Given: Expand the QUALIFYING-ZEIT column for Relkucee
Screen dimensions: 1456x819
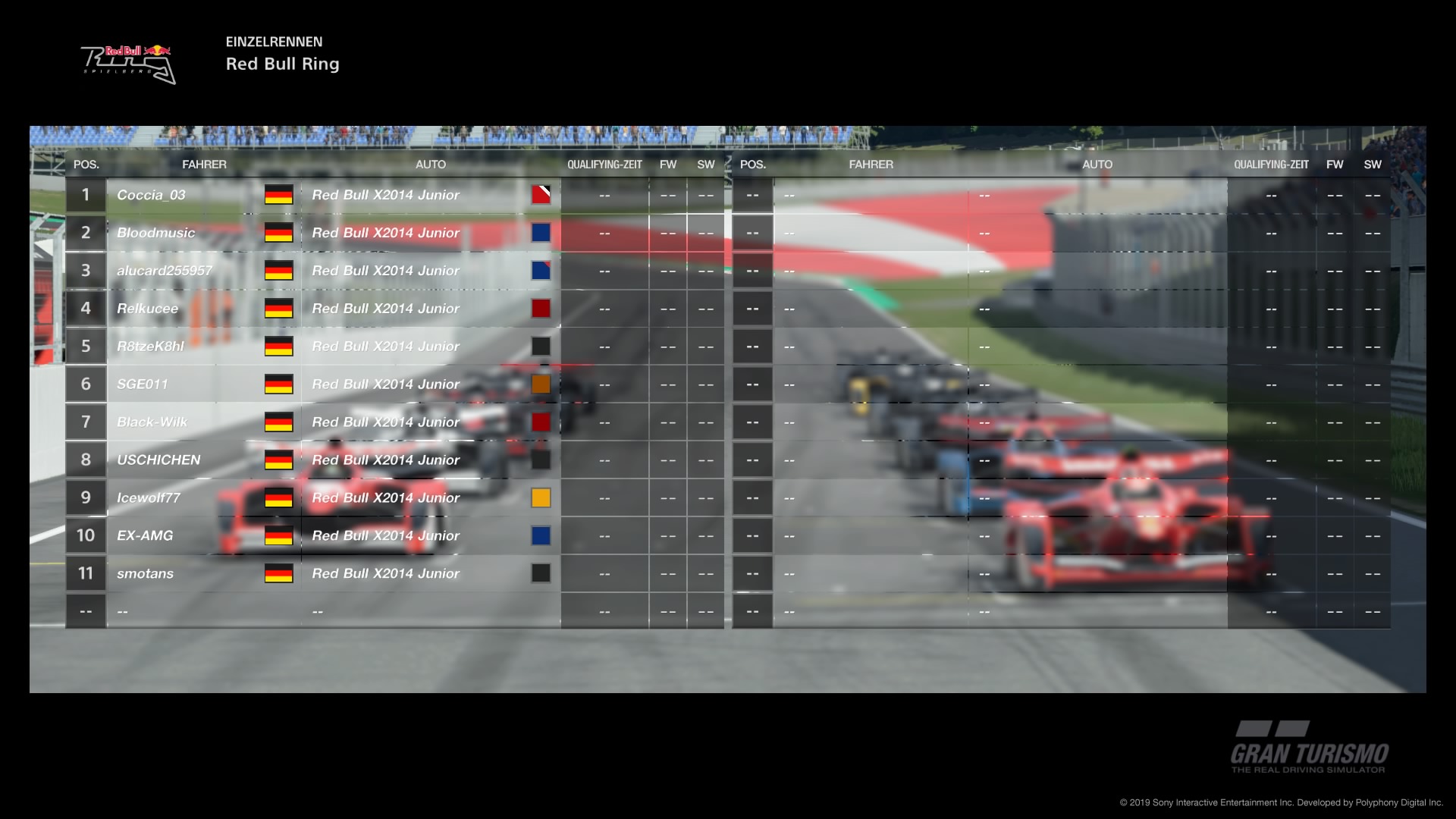Looking at the screenshot, I should (604, 309).
